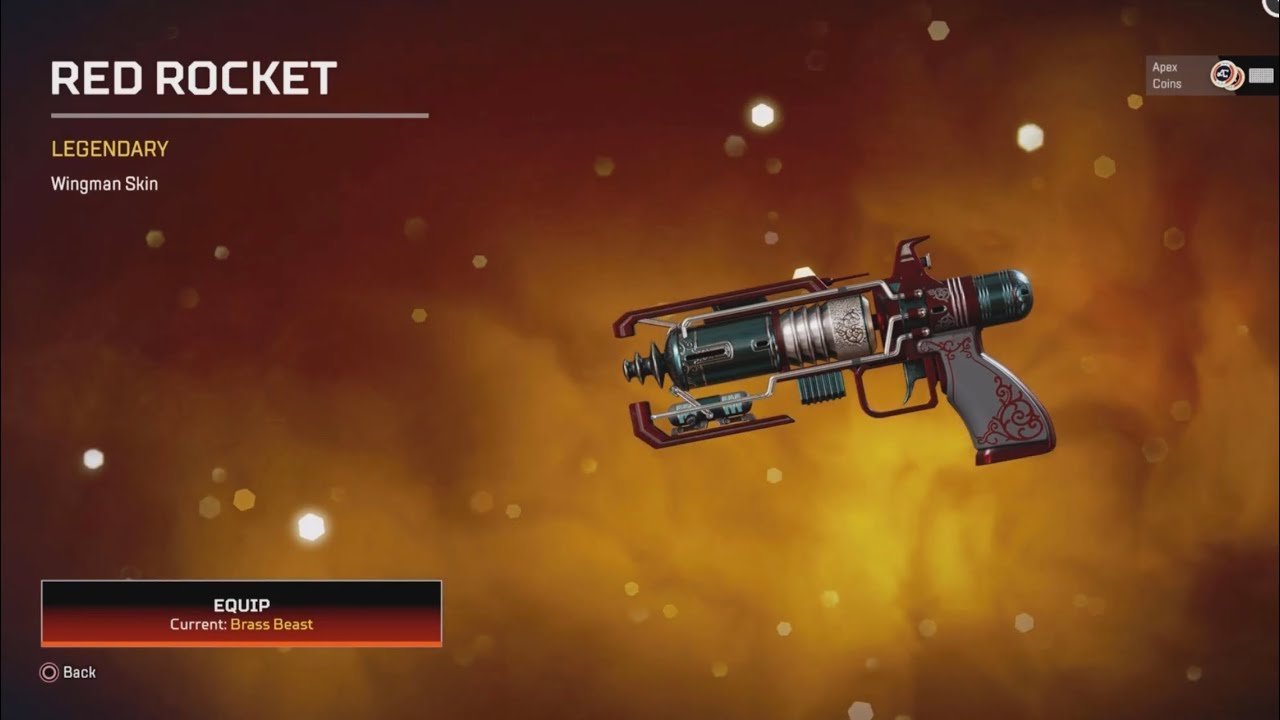This screenshot has height=720, width=1280.
Task: Equip the Red Rocket Wingman skin
Action: [x=241, y=613]
